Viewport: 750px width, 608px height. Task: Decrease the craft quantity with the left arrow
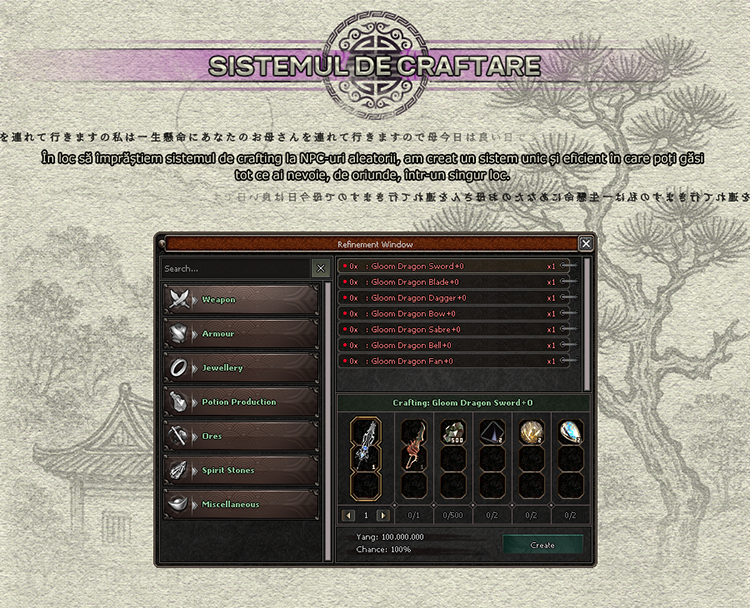pyautogui.click(x=350, y=515)
